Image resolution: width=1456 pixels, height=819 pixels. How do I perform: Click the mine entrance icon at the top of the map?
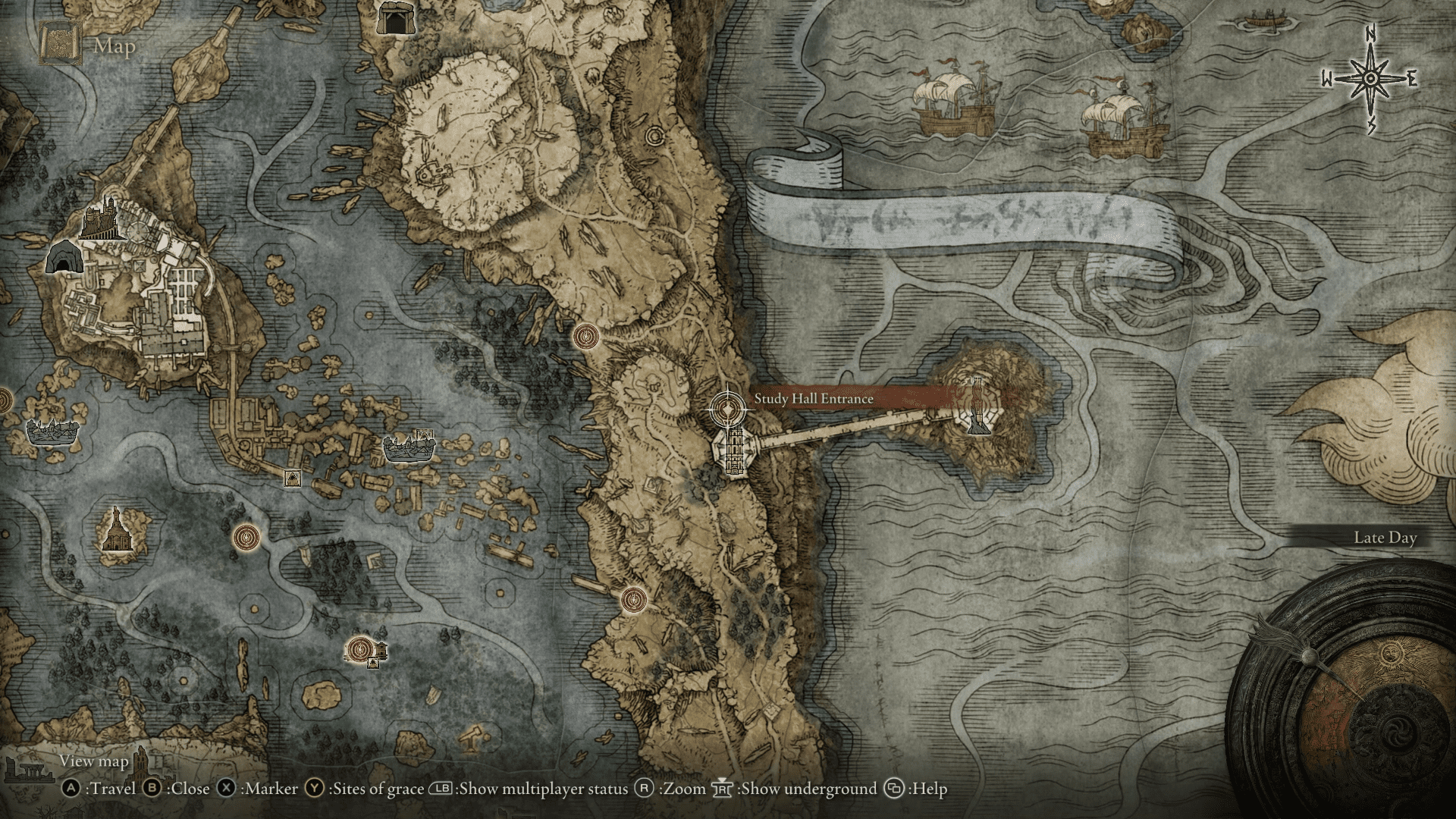[x=395, y=16]
